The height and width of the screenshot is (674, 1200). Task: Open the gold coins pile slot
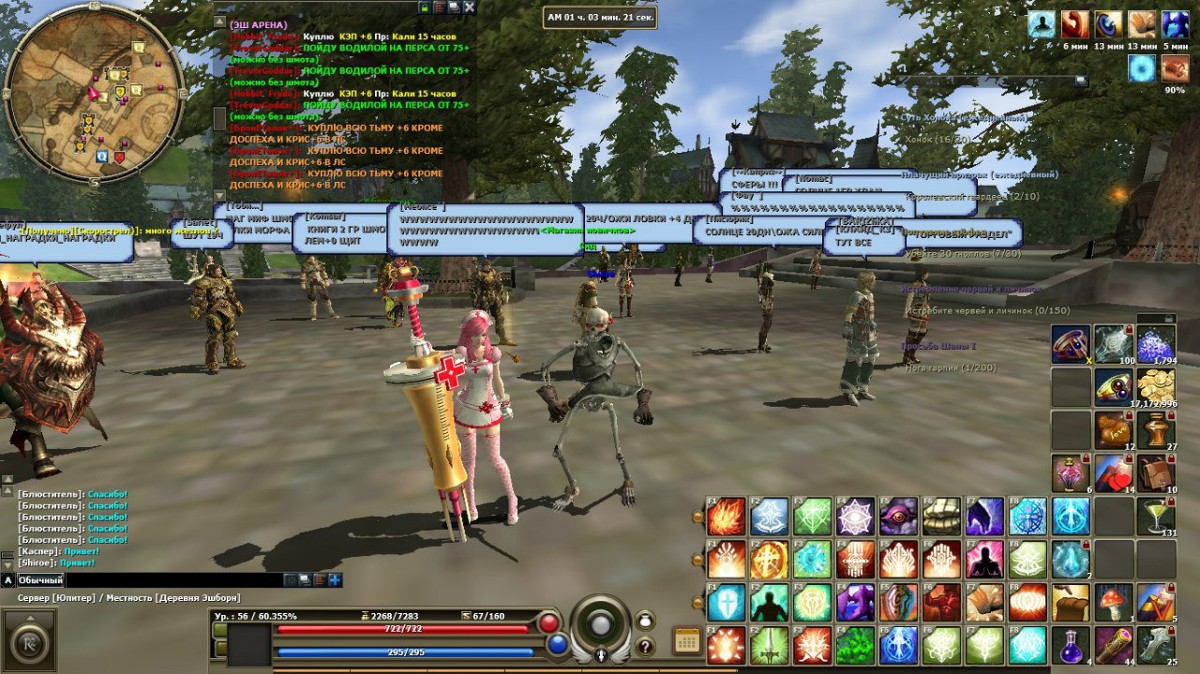(1155, 386)
